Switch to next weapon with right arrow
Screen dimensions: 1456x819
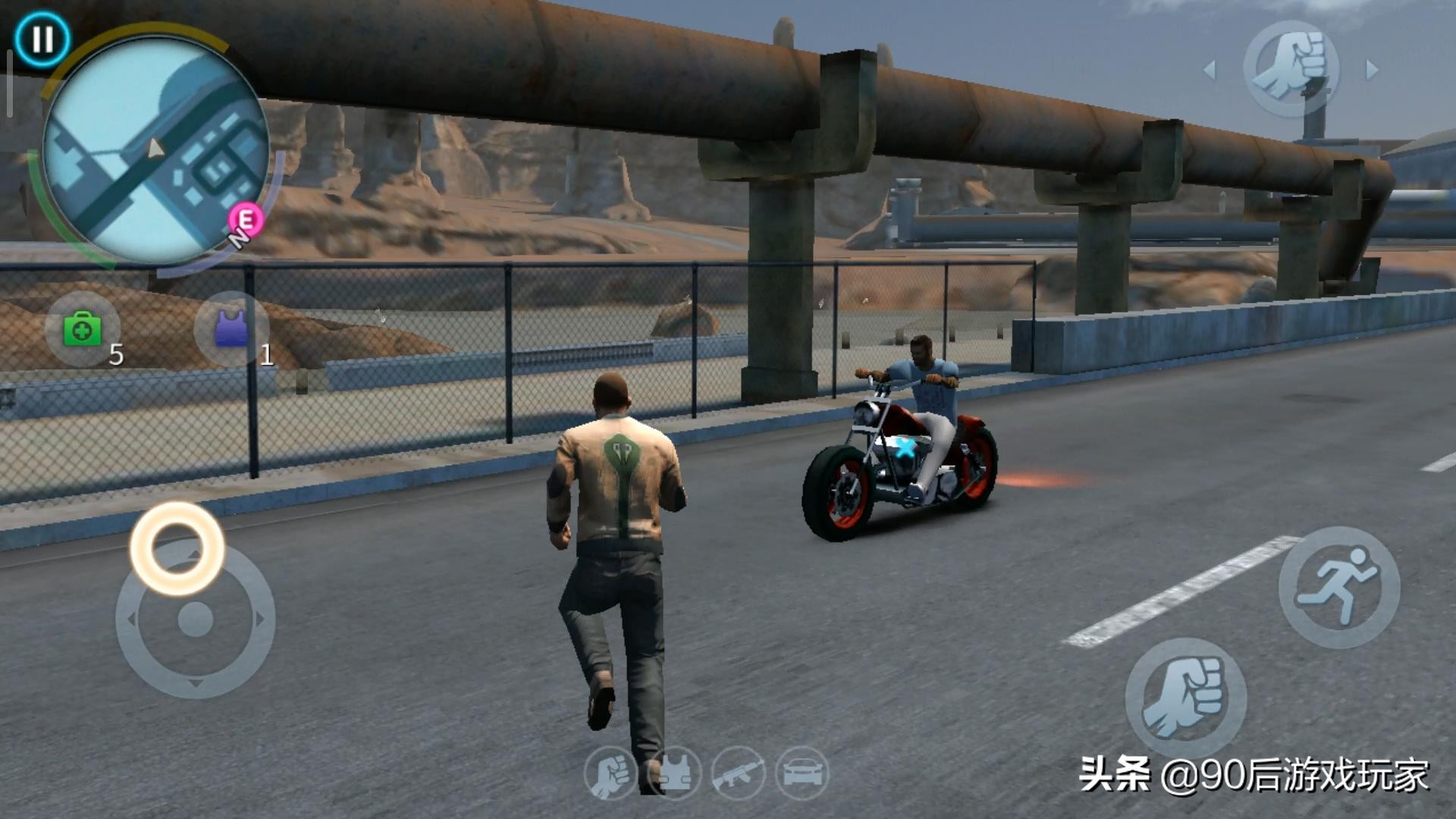click(x=1372, y=70)
